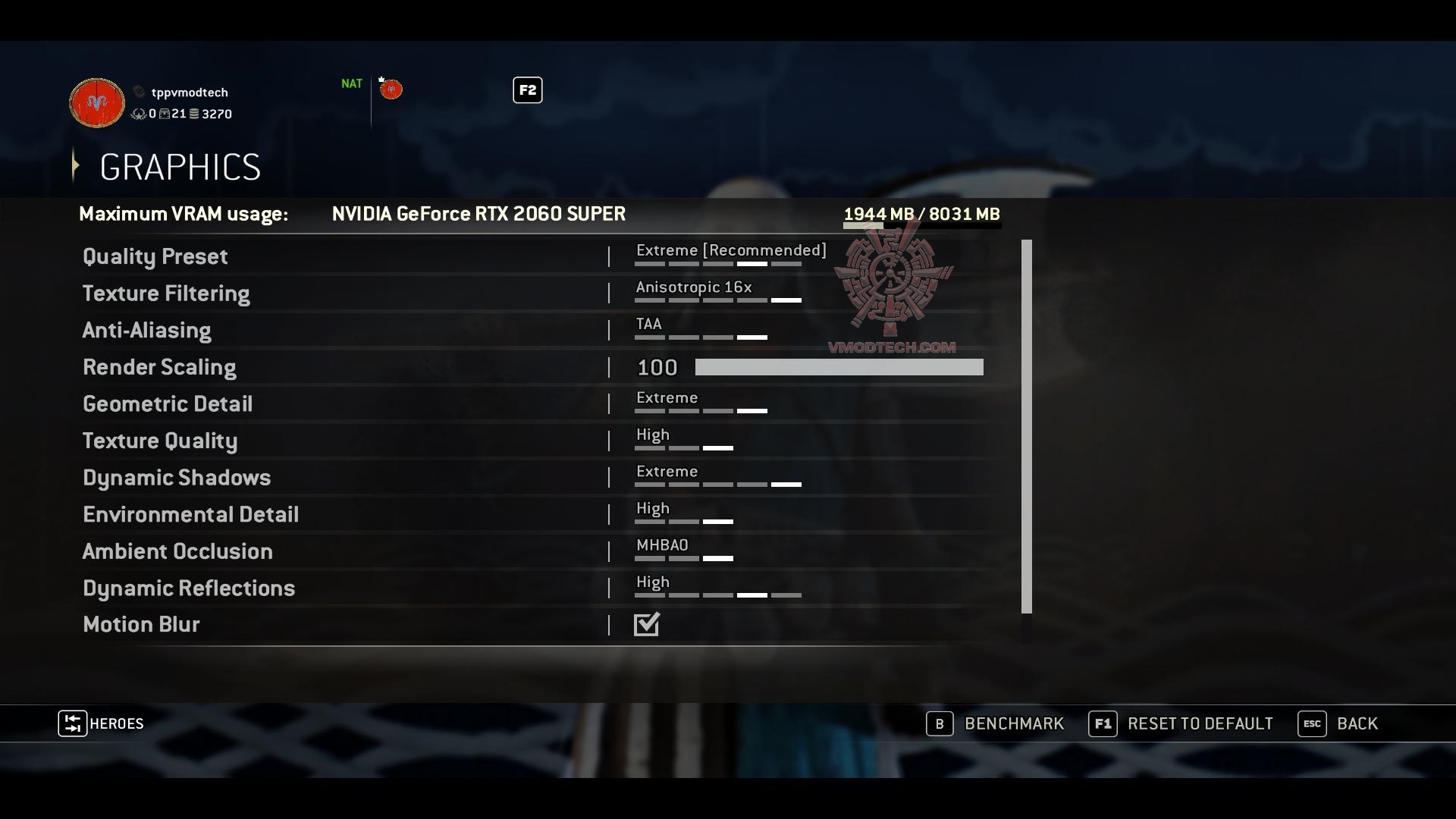The width and height of the screenshot is (1456, 819).
Task: Open the loot crate icon showing 21
Action: [165, 114]
